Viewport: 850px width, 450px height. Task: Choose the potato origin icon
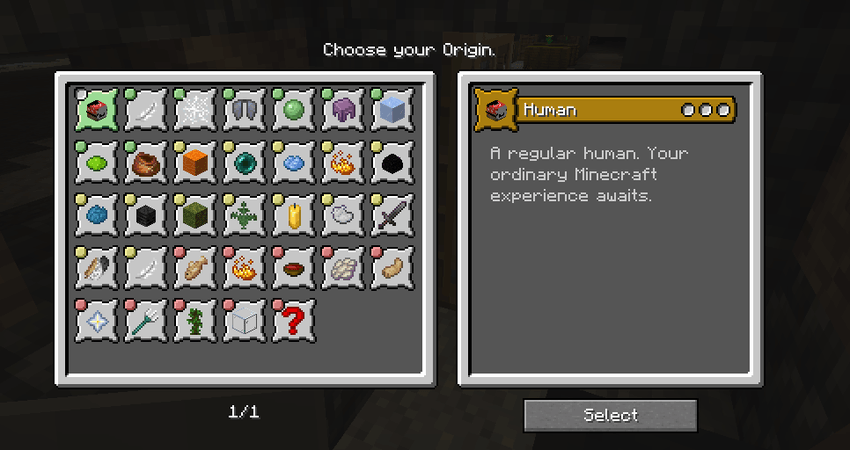(x=392, y=267)
